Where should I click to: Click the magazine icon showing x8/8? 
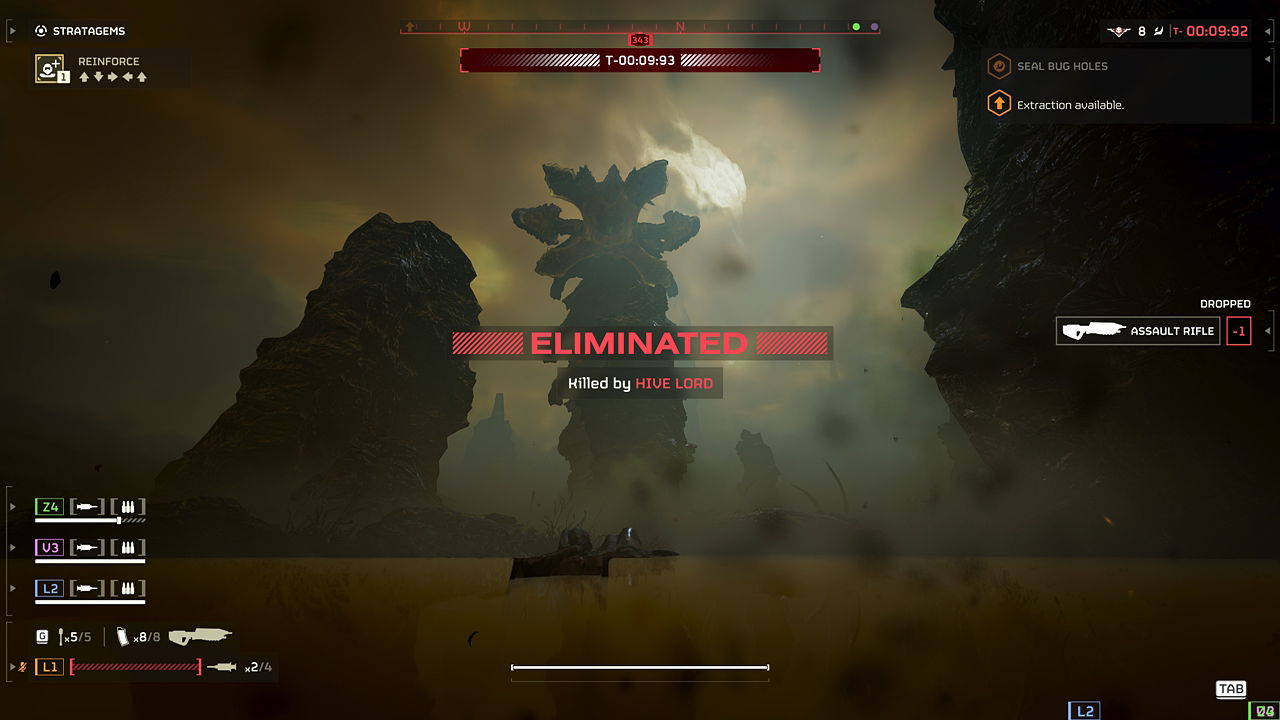[122, 635]
